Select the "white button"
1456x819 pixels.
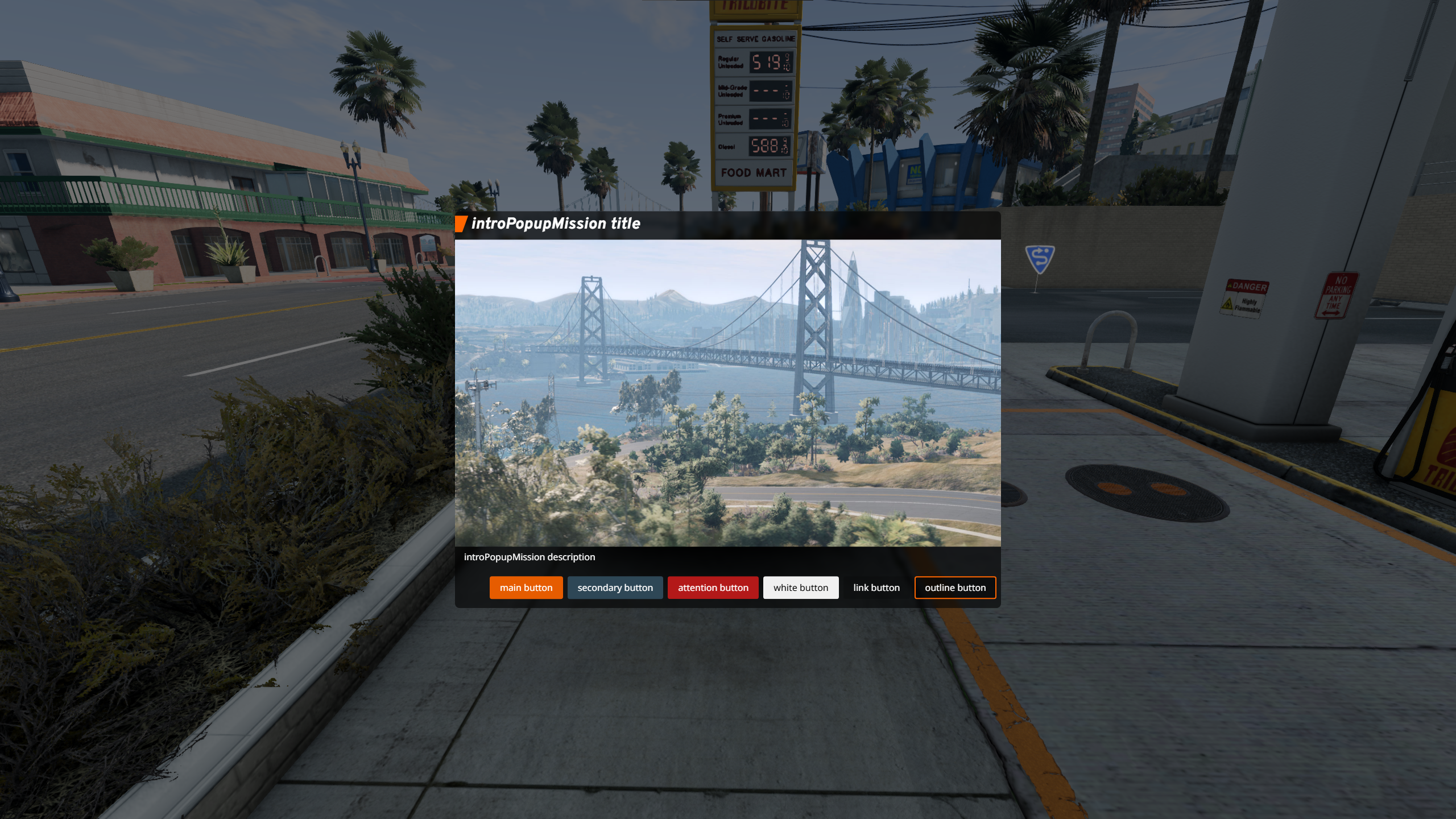(801, 588)
